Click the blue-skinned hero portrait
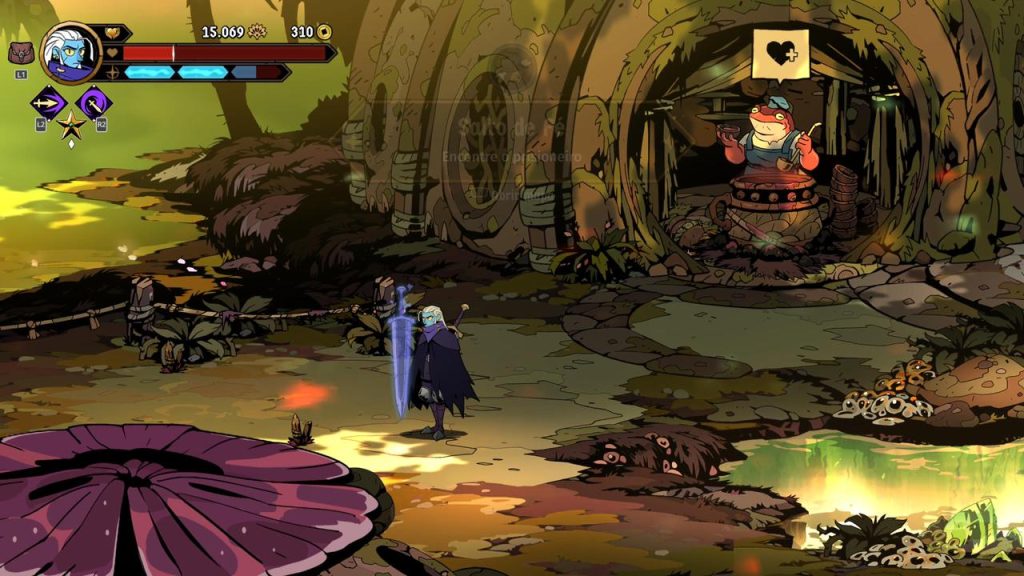Image resolution: width=1024 pixels, height=576 pixels. tap(71, 53)
